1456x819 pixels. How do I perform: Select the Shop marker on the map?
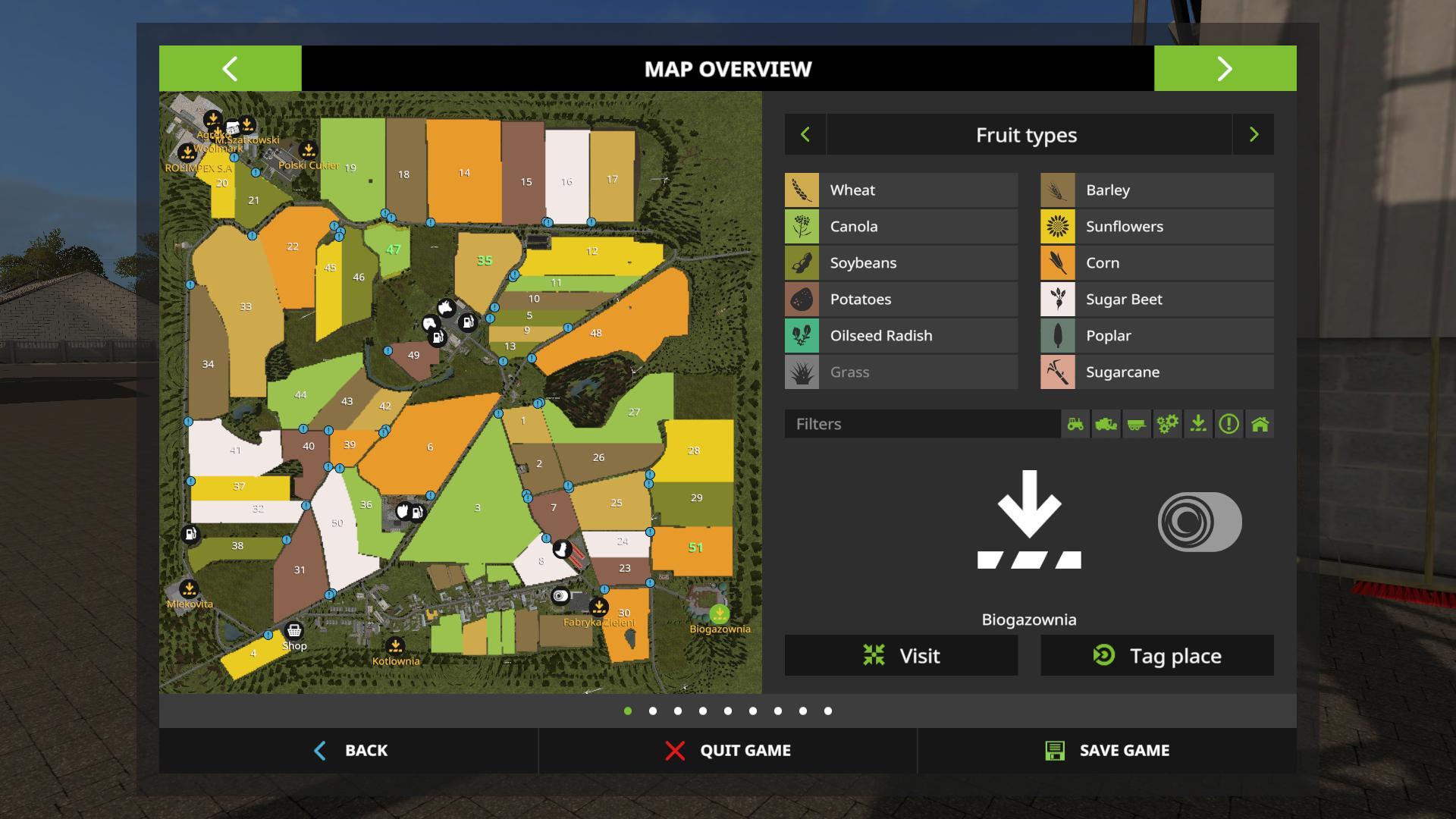(293, 631)
